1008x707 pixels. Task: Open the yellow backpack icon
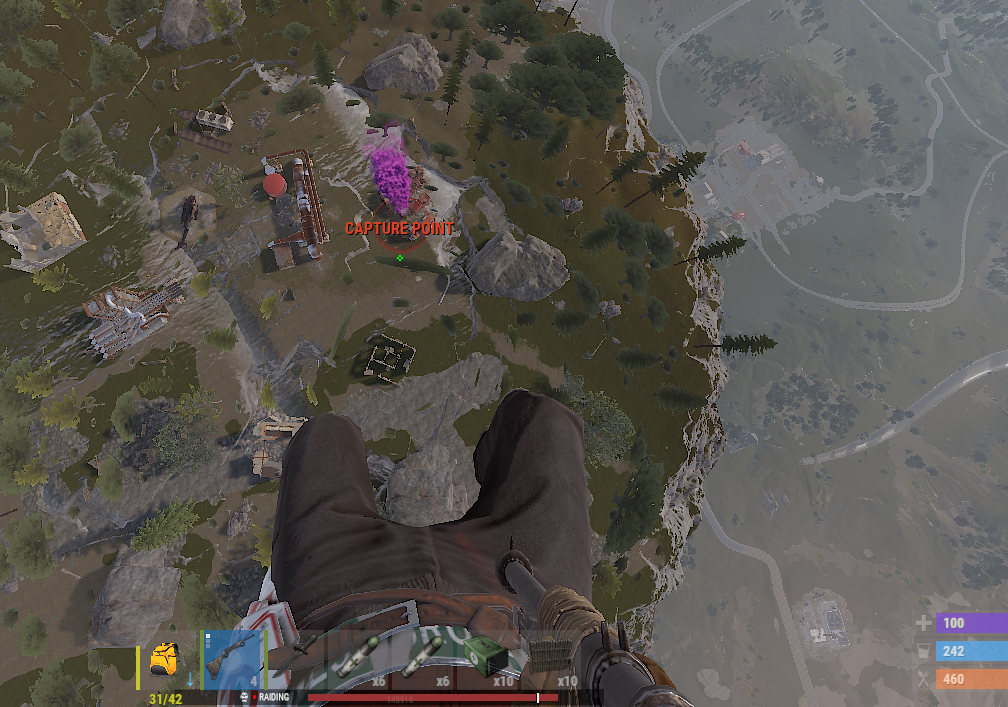pos(165,660)
